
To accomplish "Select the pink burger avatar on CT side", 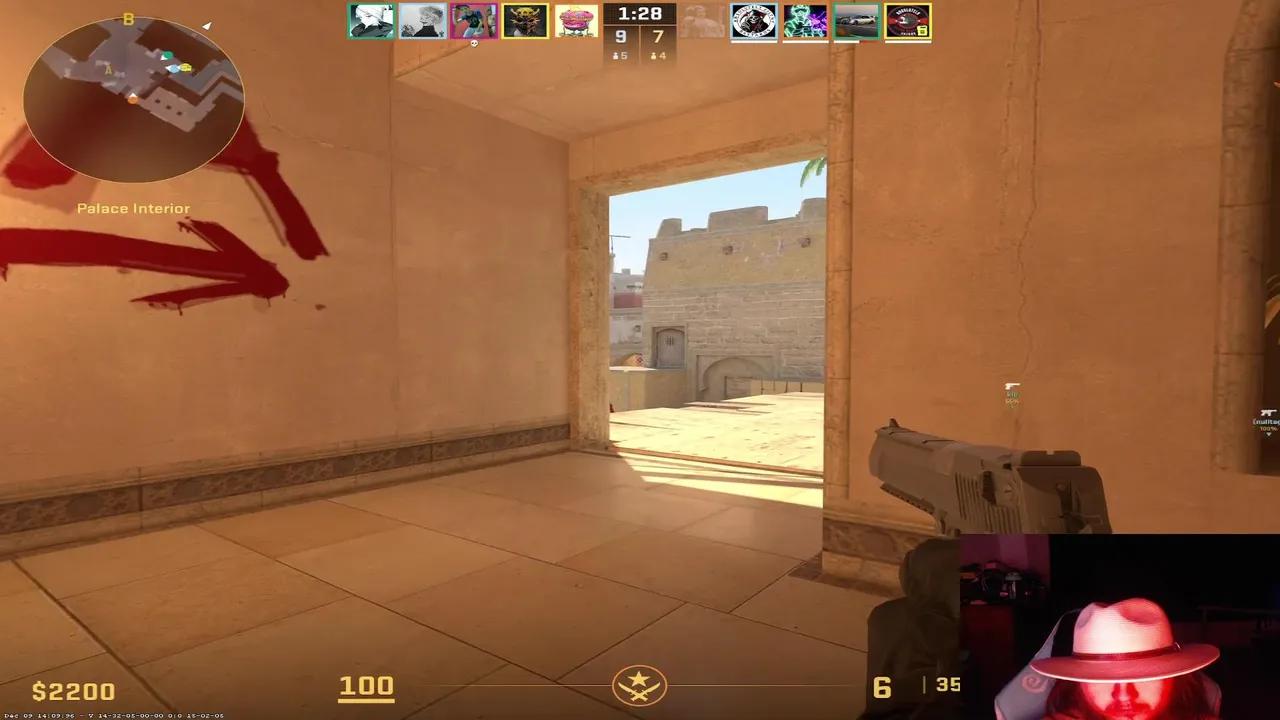I will pyautogui.click(x=577, y=22).
